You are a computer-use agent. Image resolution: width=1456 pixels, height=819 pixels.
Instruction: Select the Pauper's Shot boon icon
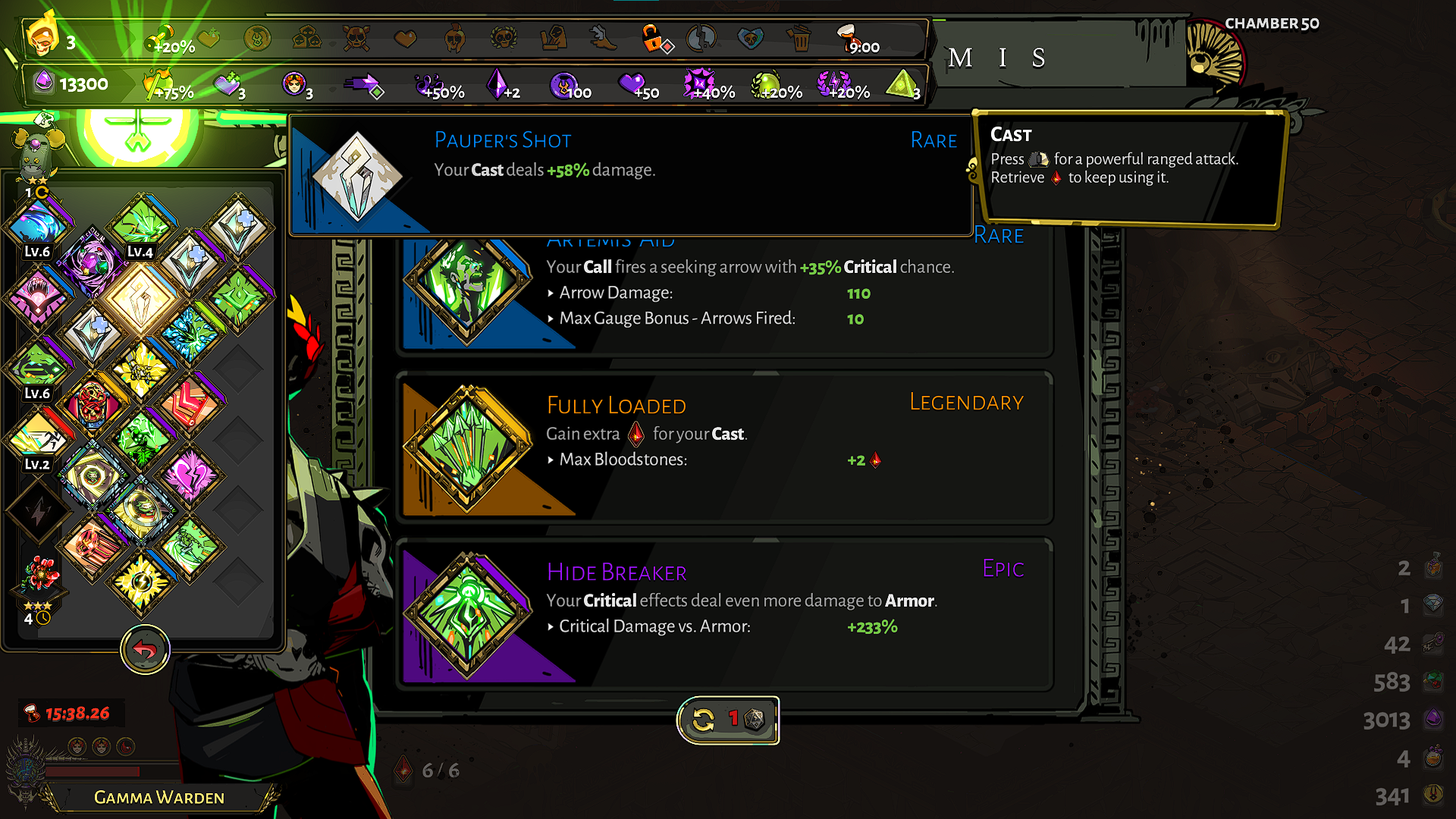356,174
